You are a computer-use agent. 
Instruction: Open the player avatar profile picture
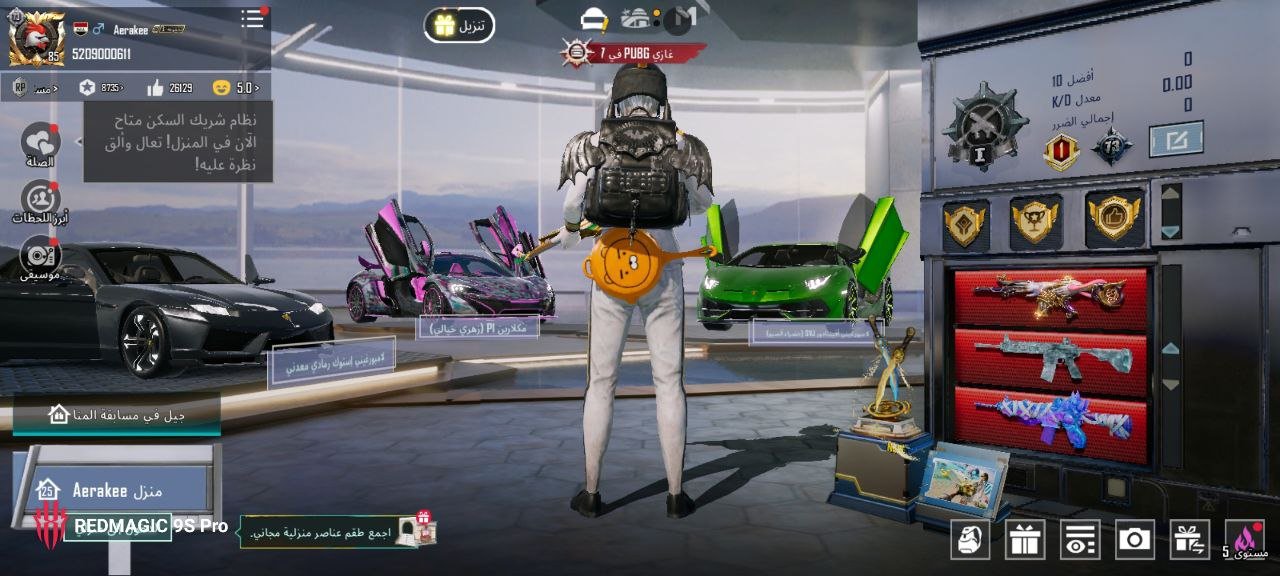[x=36, y=38]
